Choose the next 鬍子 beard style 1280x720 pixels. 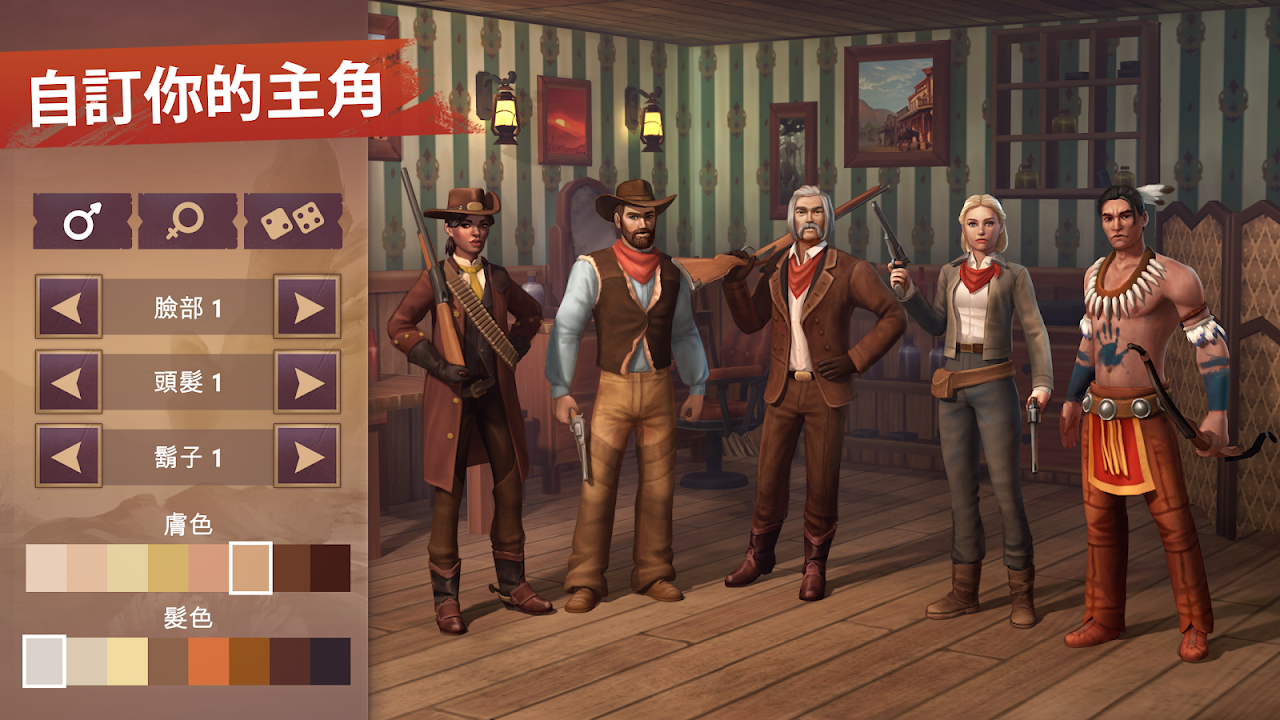(x=307, y=456)
